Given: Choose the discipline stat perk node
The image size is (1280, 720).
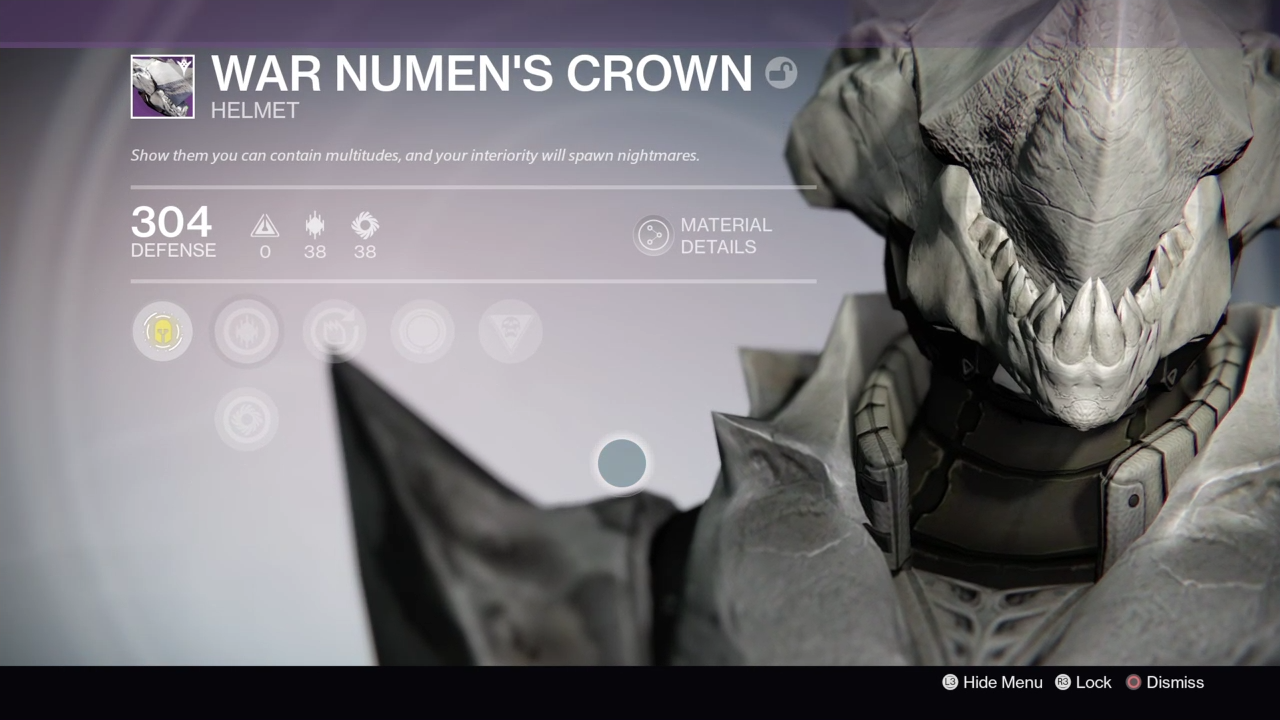Looking at the screenshot, I should tap(247, 331).
